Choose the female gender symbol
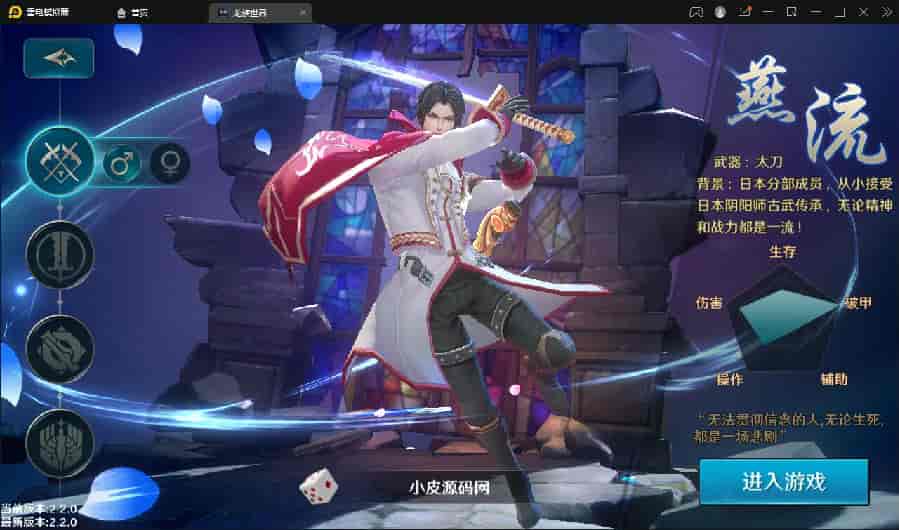The height and width of the screenshot is (530, 899). [170, 163]
